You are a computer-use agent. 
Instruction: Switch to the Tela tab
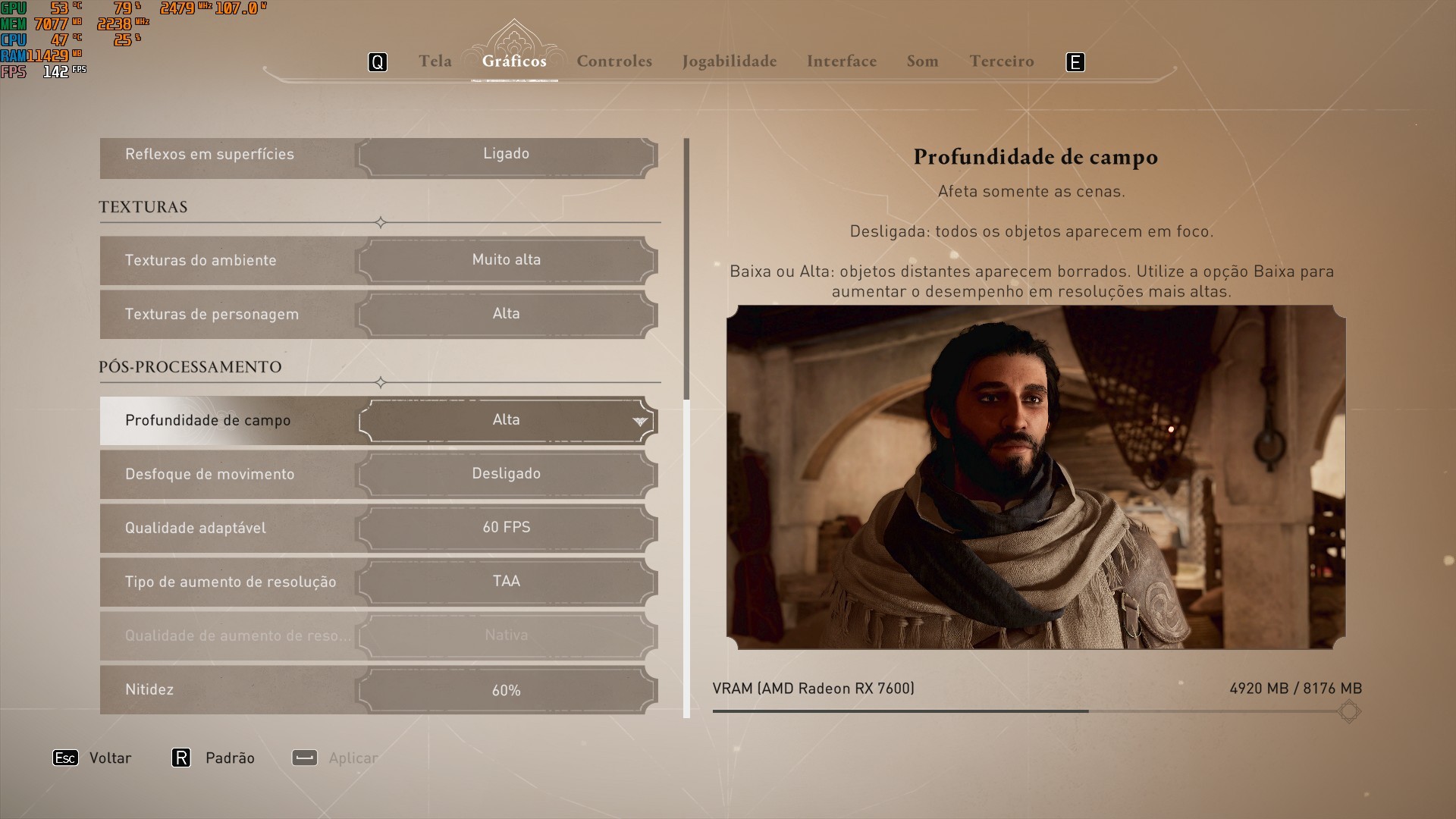coord(435,61)
